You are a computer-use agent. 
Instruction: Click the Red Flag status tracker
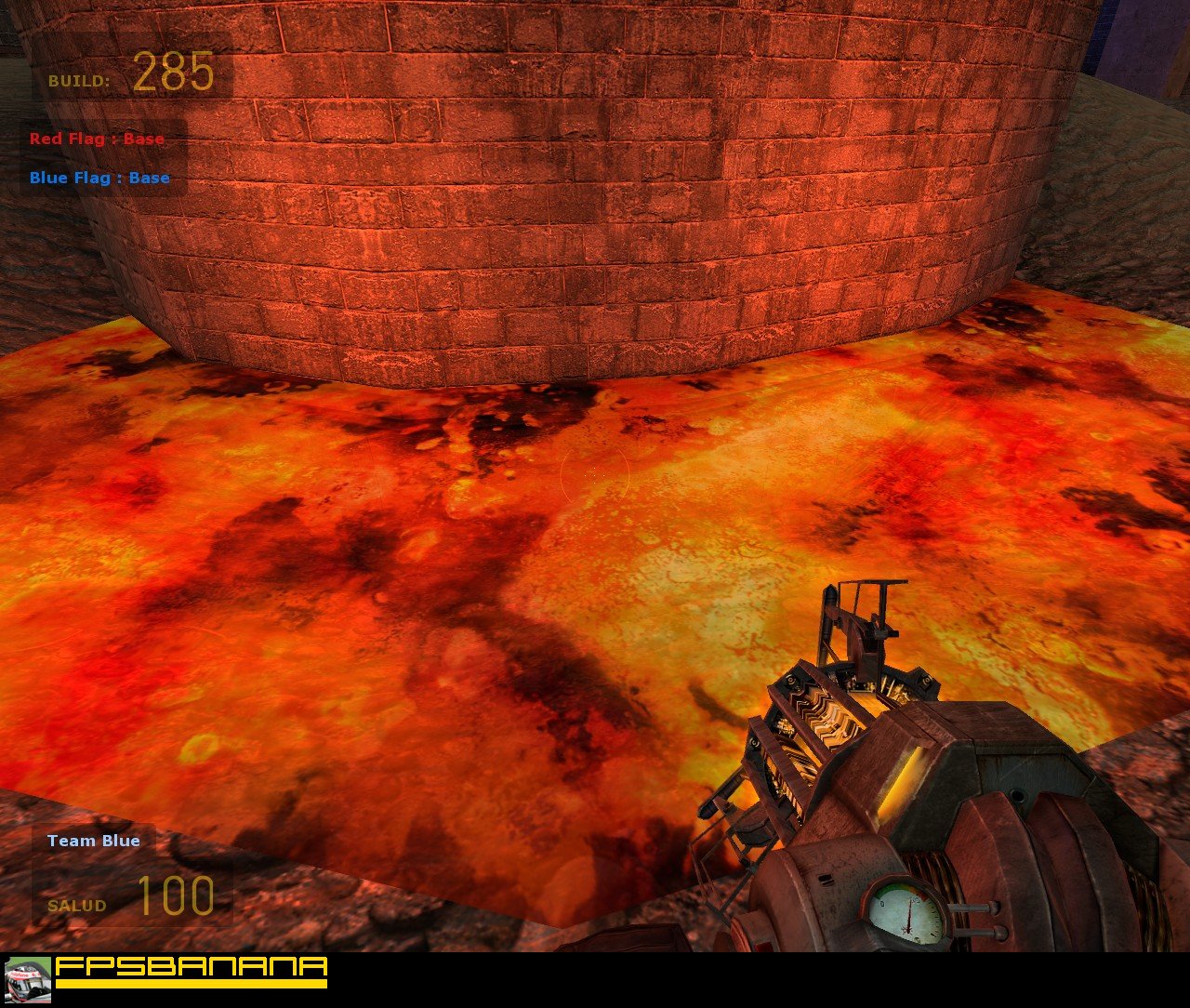(x=97, y=139)
